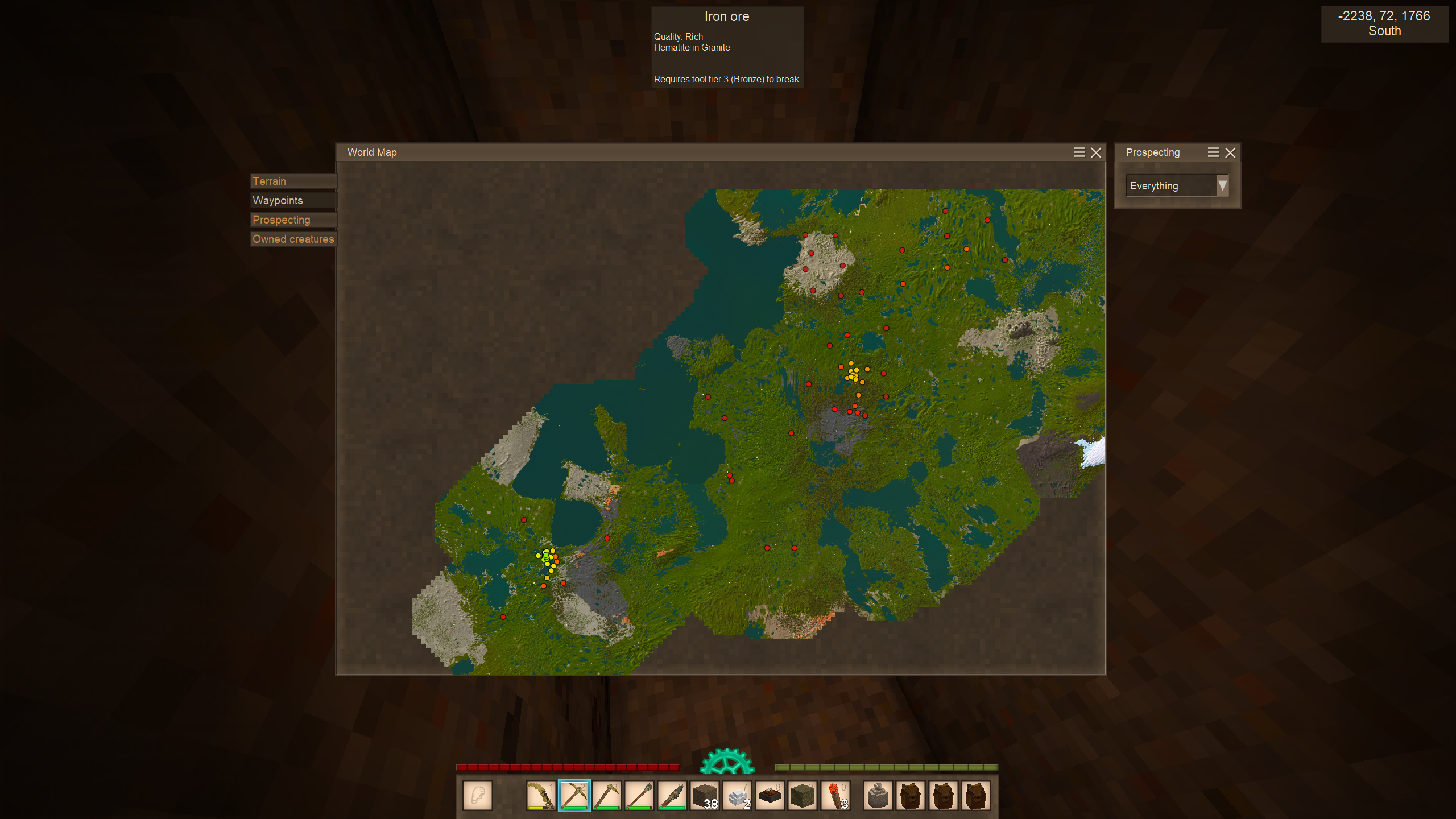Toggle the Owned creatures map layer
This screenshot has height=819, width=1456.
293,239
